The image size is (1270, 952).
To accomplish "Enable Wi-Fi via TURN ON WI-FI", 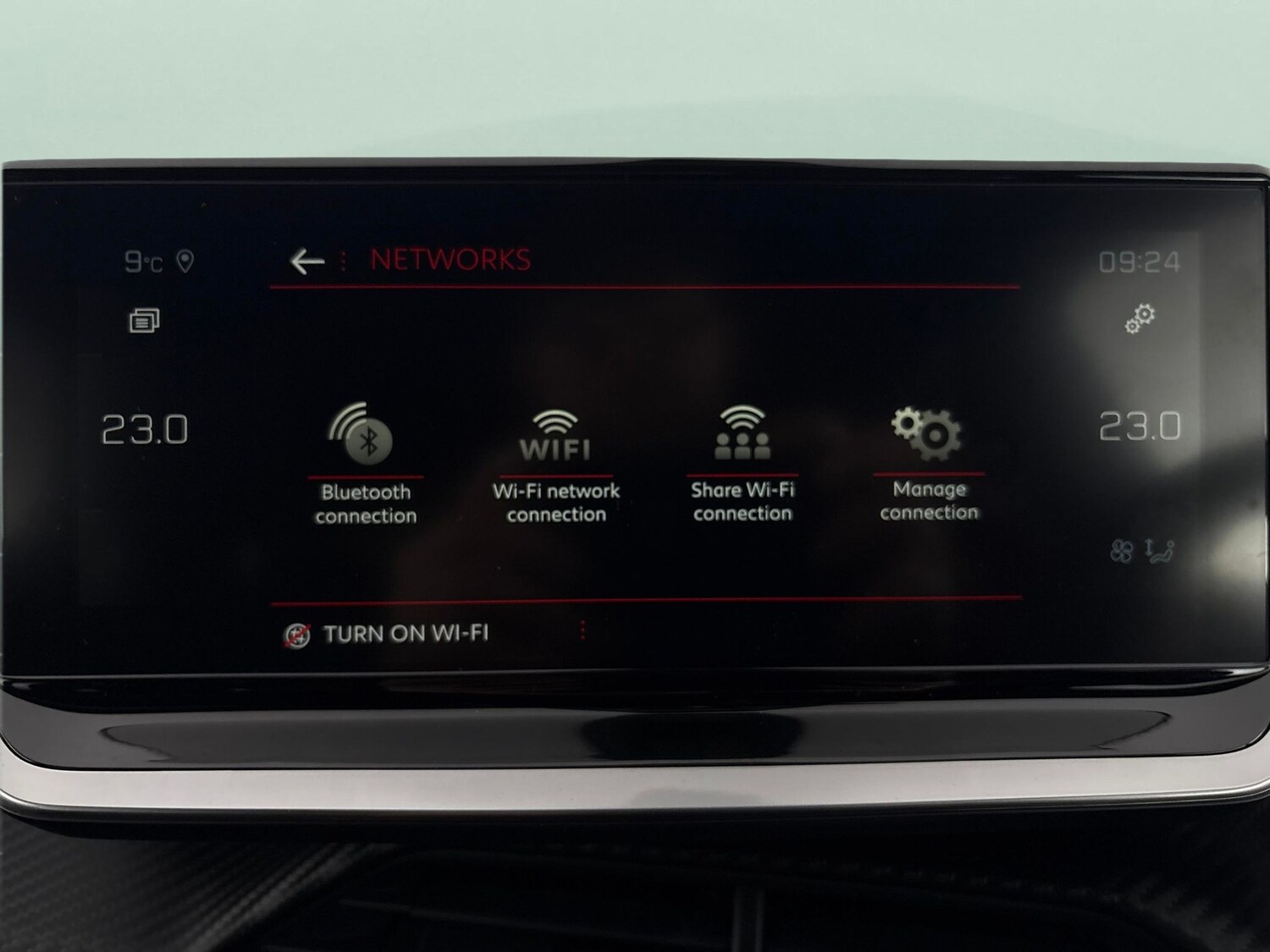I will [x=409, y=631].
